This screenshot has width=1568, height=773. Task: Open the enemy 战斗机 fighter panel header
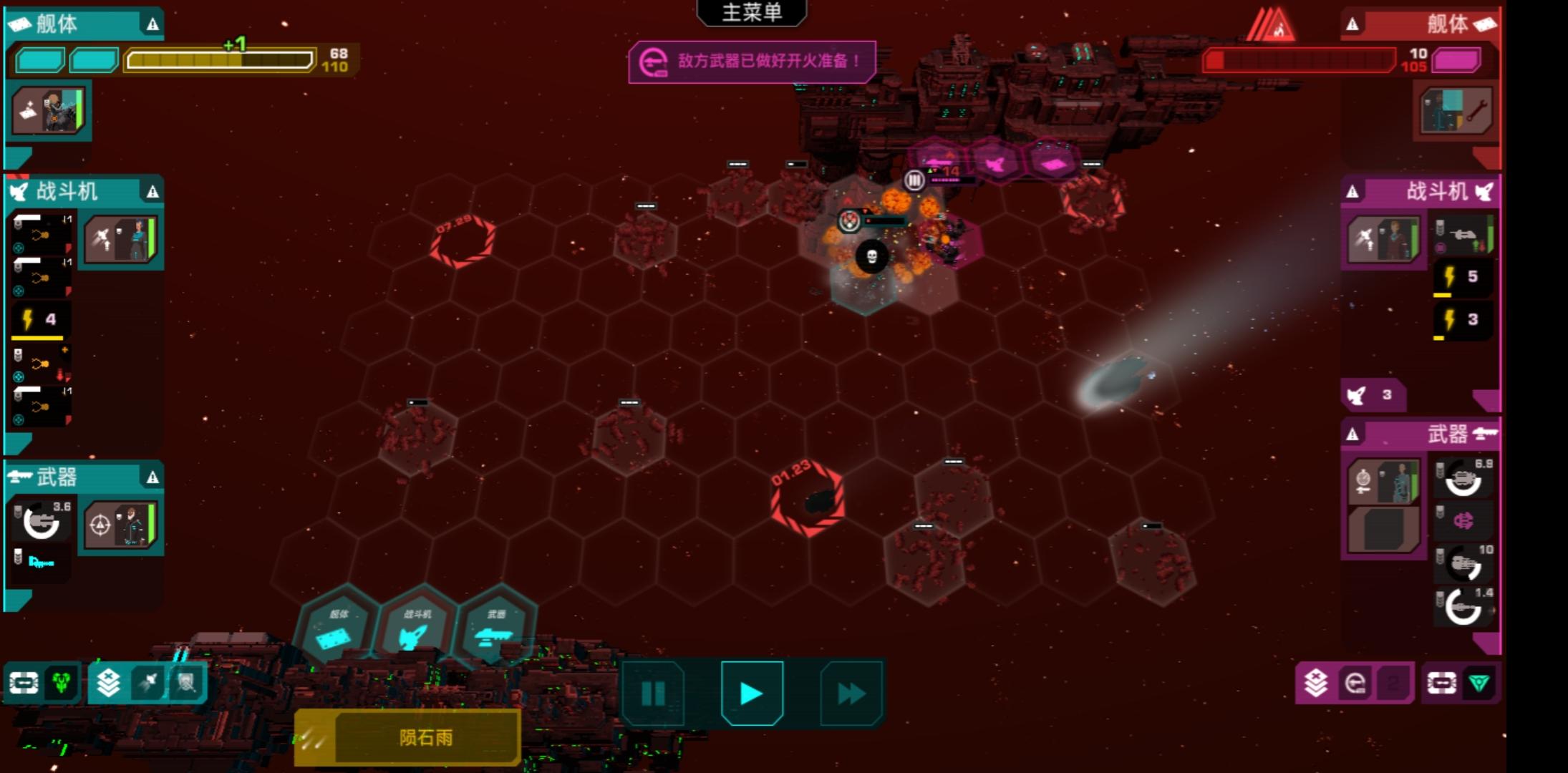click(1420, 191)
